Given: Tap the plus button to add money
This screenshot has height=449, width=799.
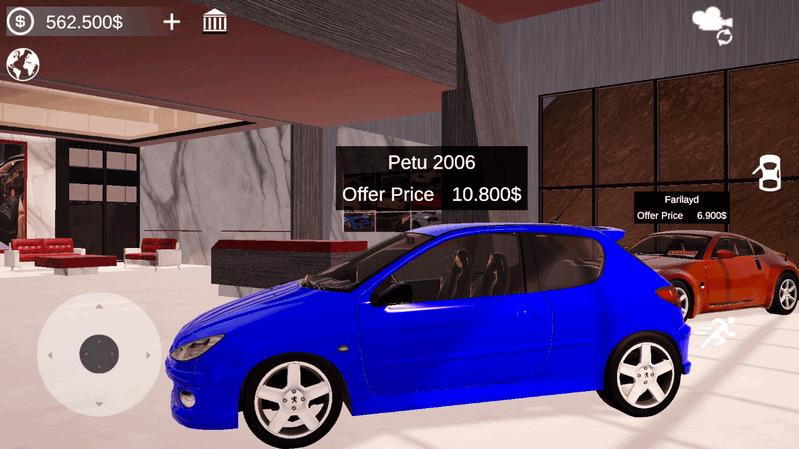Looking at the screenshot, I should 172,21.
